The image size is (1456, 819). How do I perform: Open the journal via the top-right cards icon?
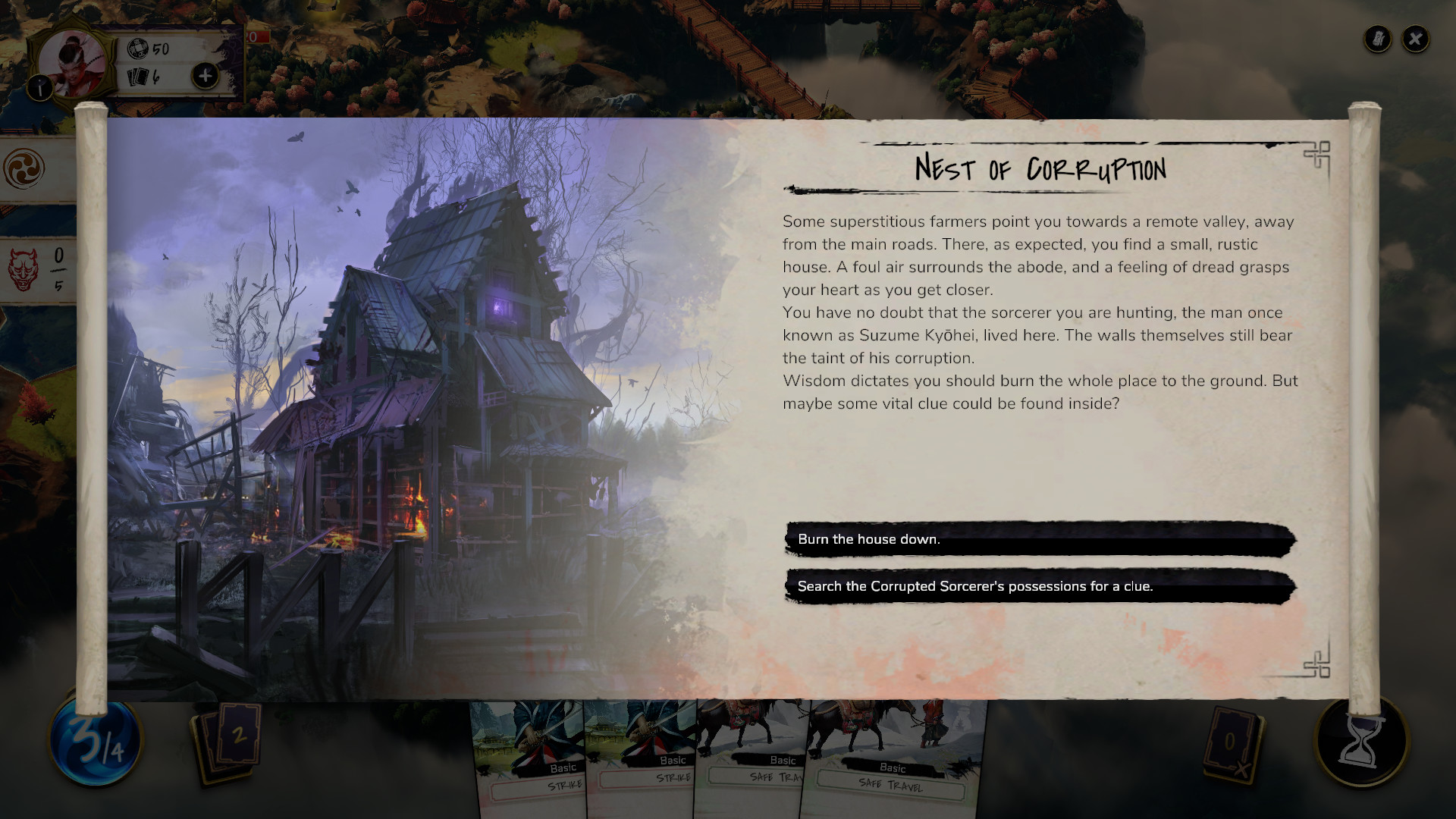(x=1376, y=39)
